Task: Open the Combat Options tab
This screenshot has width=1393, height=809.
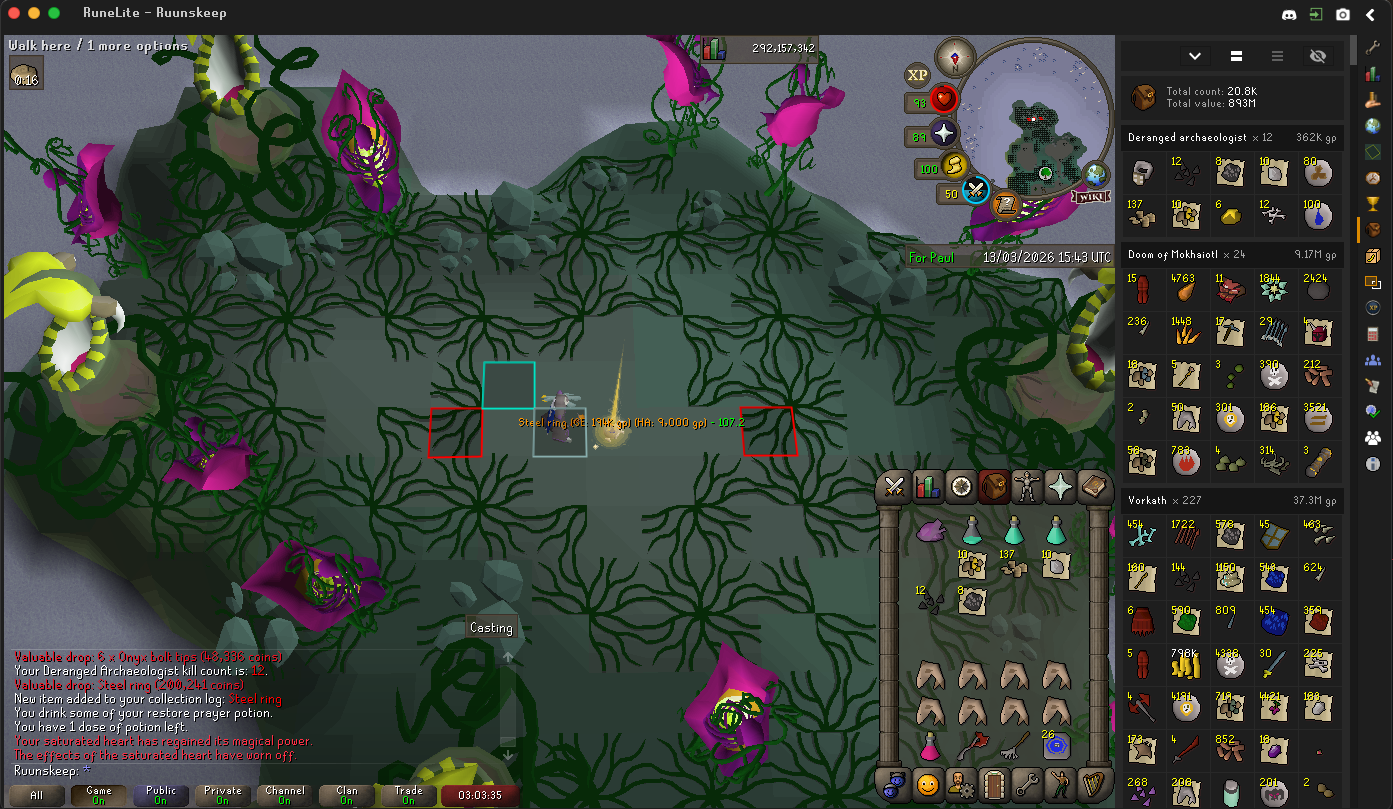Action: (894, 487)
